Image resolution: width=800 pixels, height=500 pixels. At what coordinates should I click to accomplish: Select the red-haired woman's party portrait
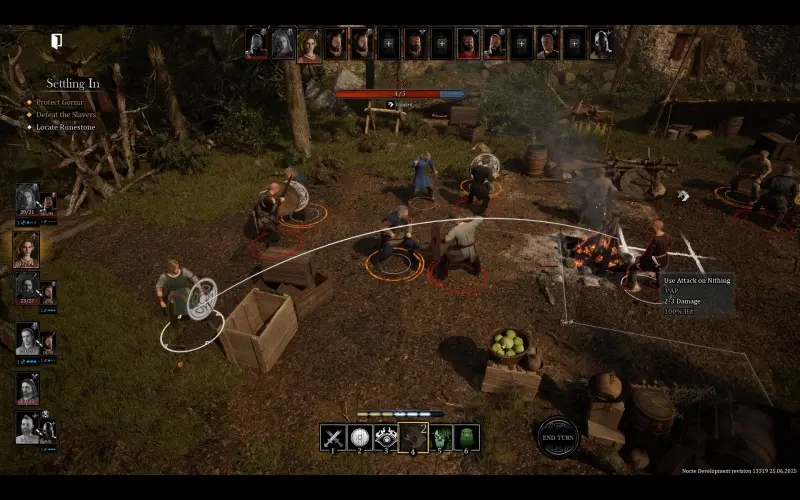coord(26,249)
